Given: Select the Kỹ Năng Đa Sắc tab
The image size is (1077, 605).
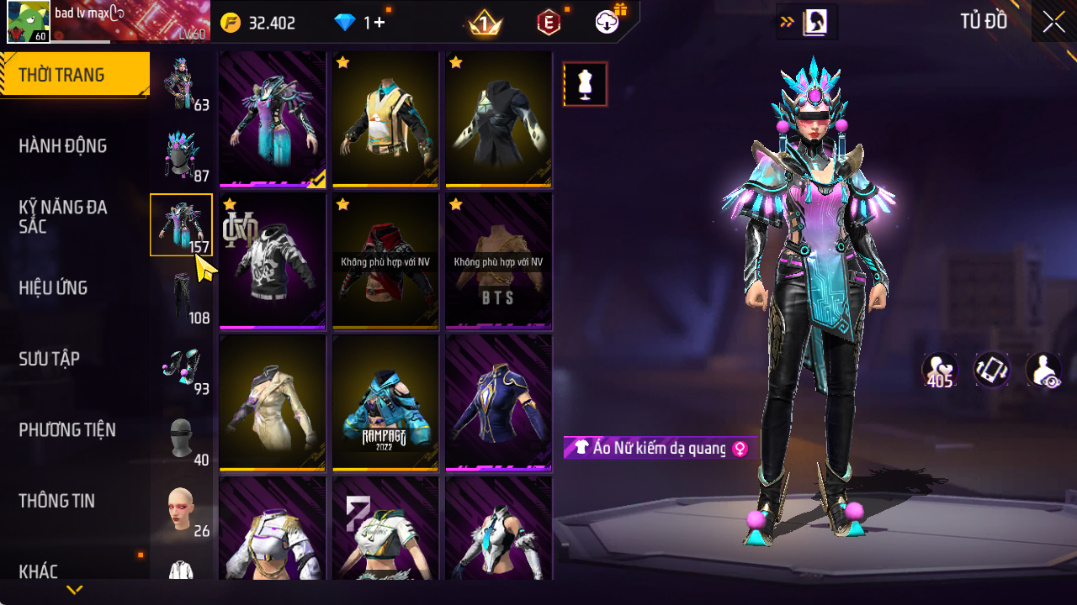Looking at the screenshot, I should pos(62,217).
